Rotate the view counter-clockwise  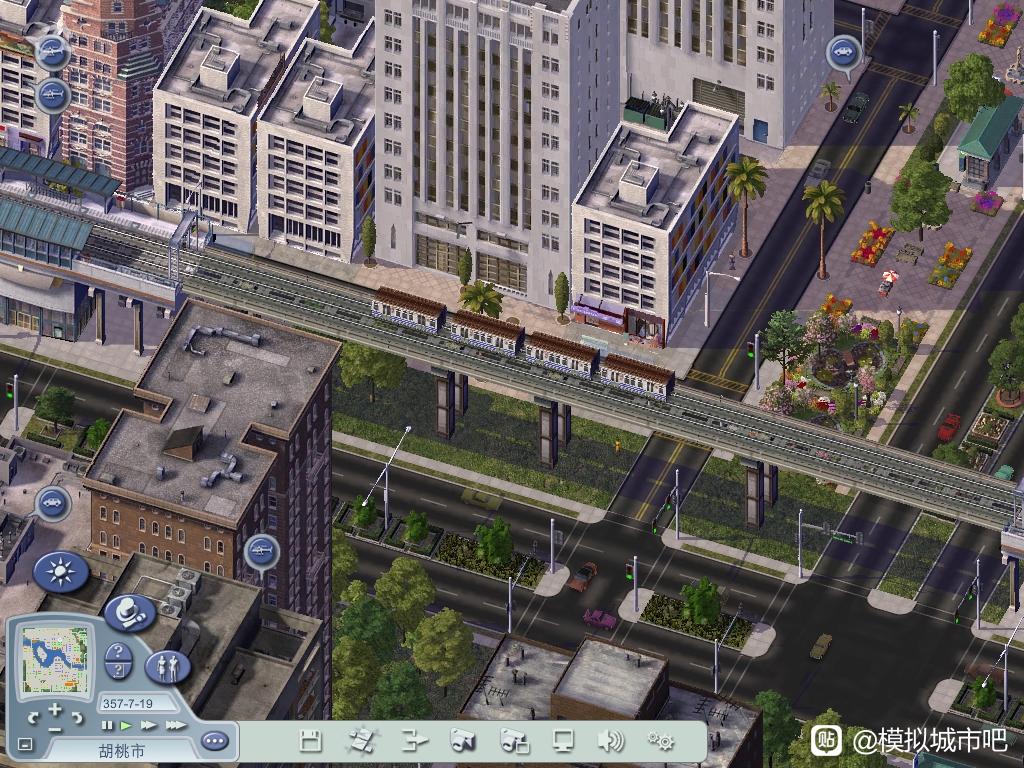pos(33,717)
